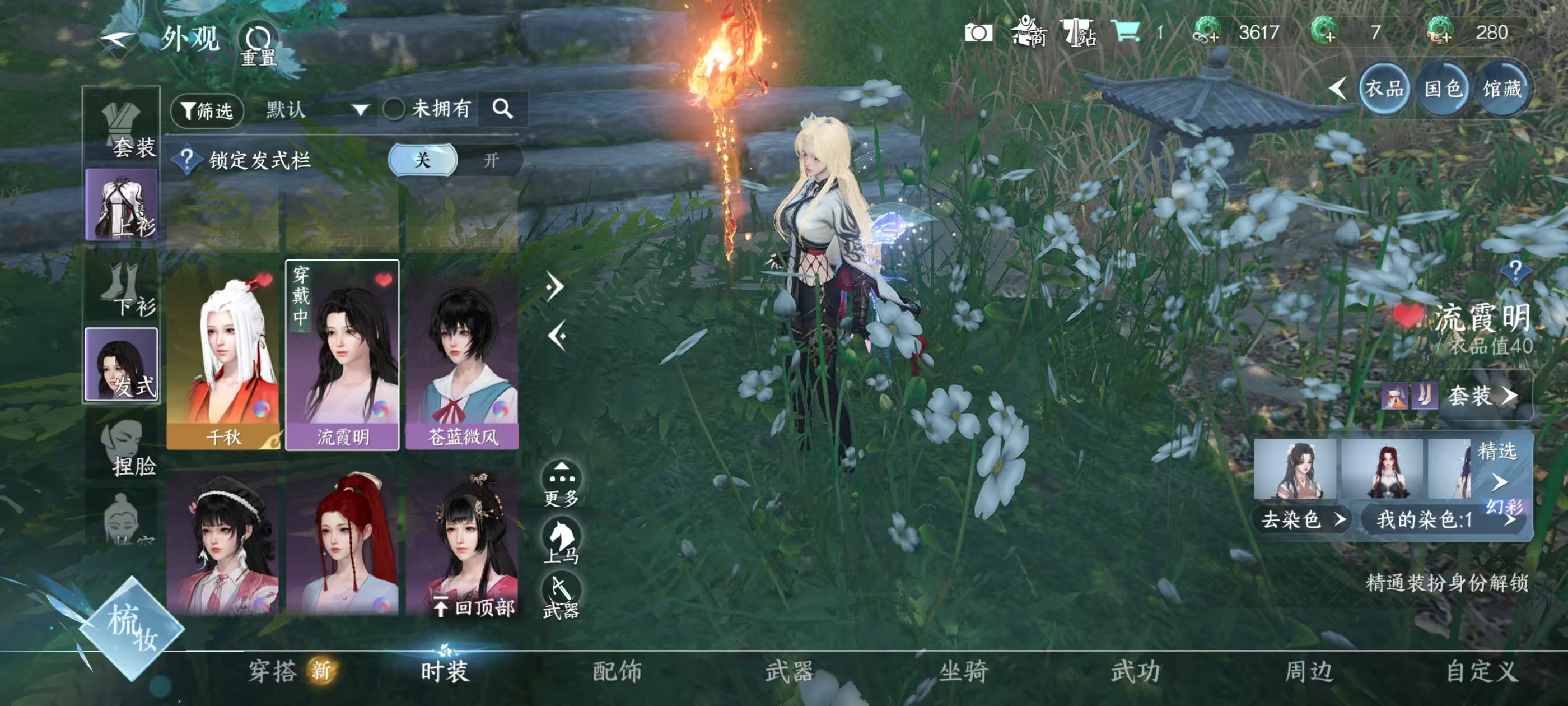The width and height of the screenshot is (1568, 706).
Task: Switch to the 坐骑 mount tab
Action: [x=963, y=671]
